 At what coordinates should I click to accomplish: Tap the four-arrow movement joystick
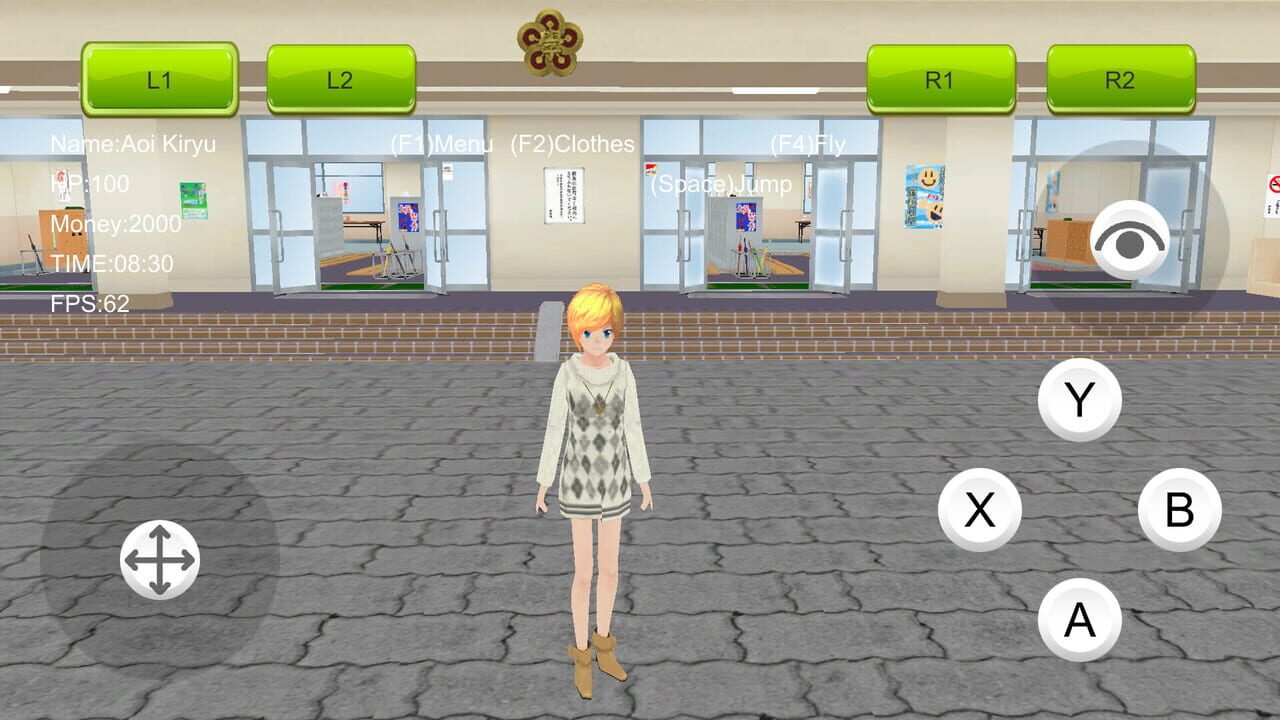(160, 557)
